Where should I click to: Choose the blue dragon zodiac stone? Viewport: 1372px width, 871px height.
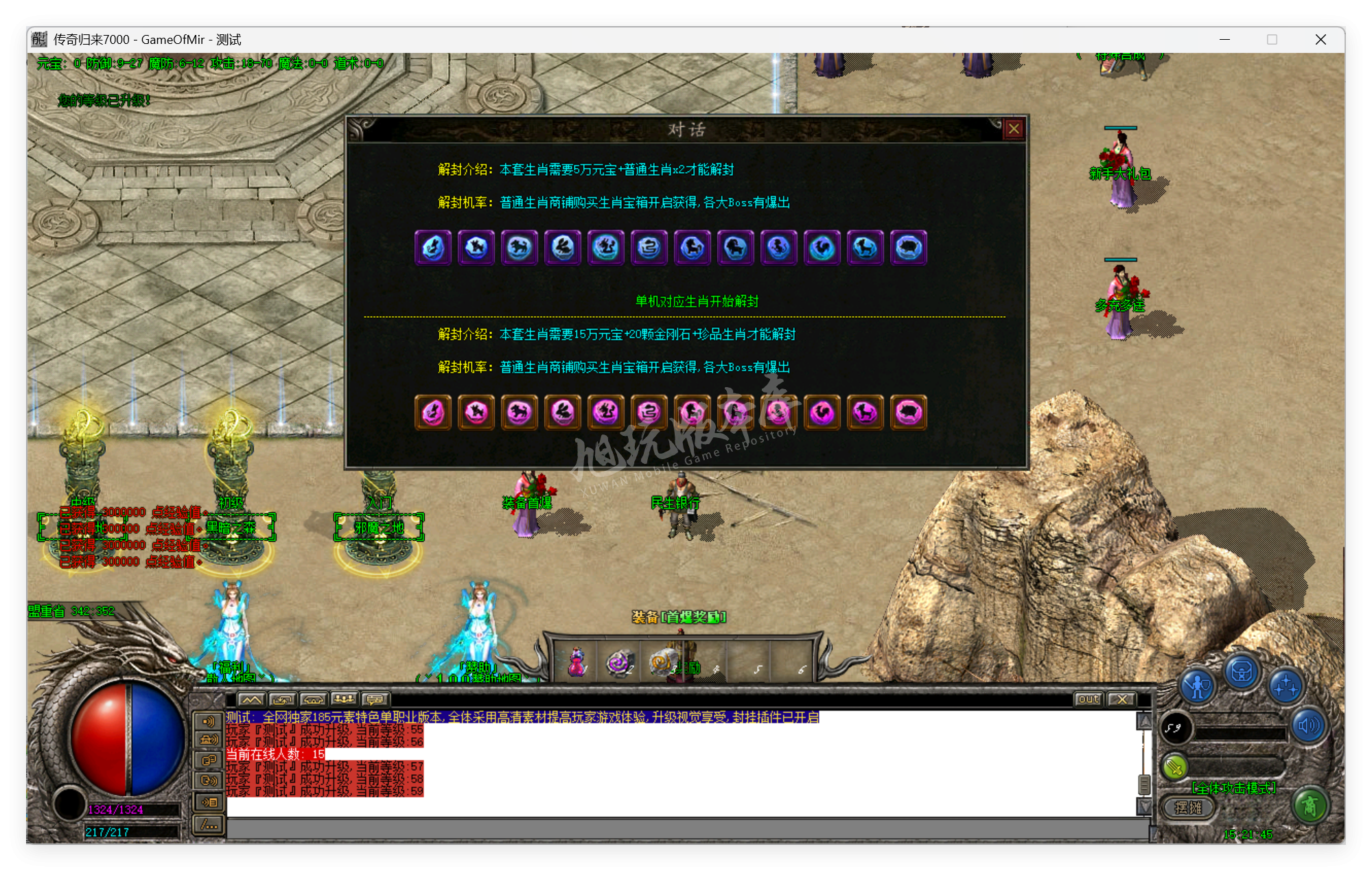[606, 248]
